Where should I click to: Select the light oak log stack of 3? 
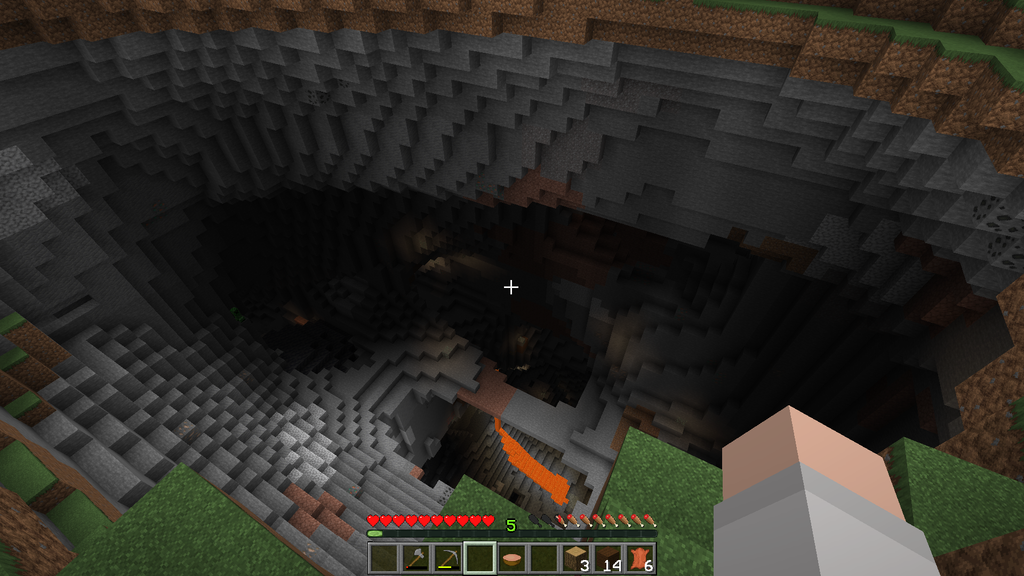(x=575, y=558)
